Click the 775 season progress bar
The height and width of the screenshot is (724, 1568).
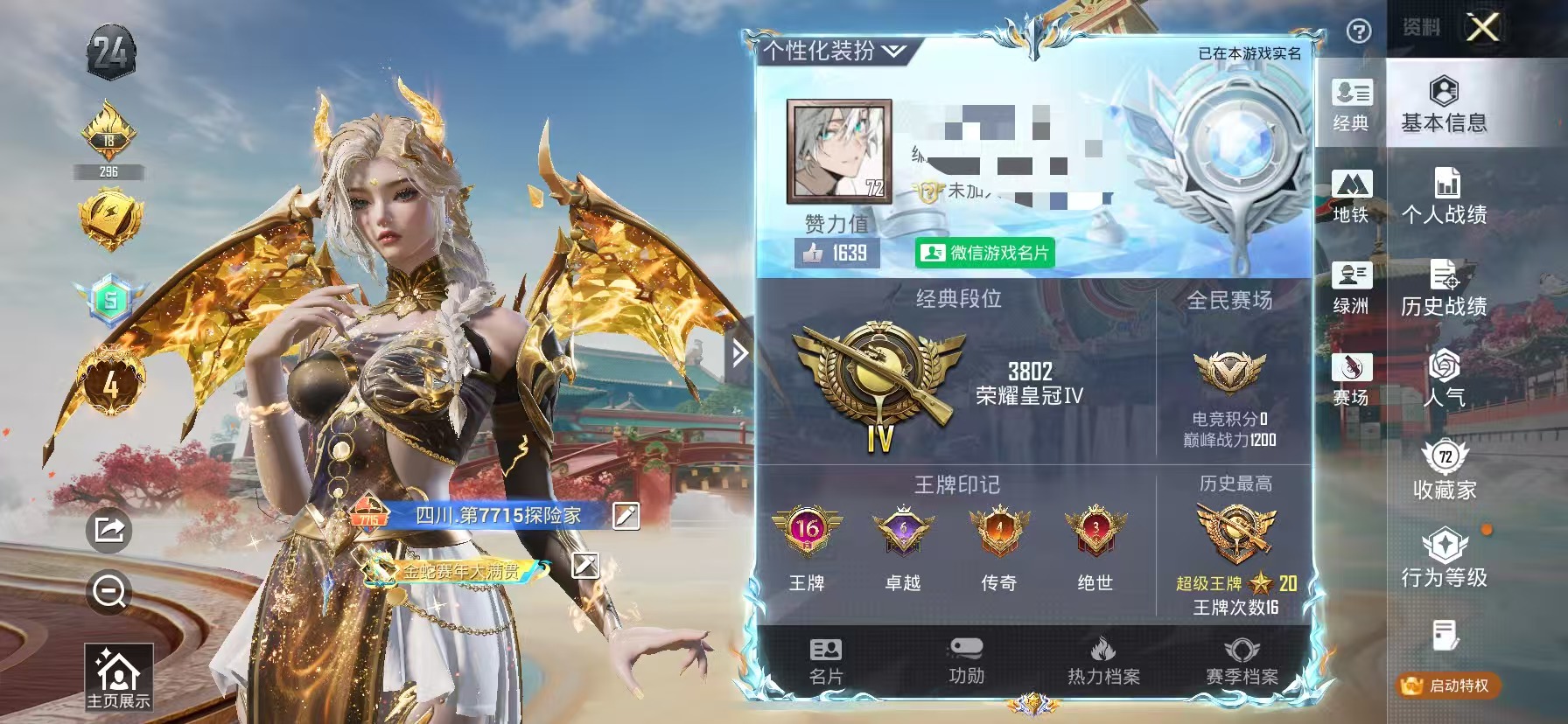tap(370, 516)
